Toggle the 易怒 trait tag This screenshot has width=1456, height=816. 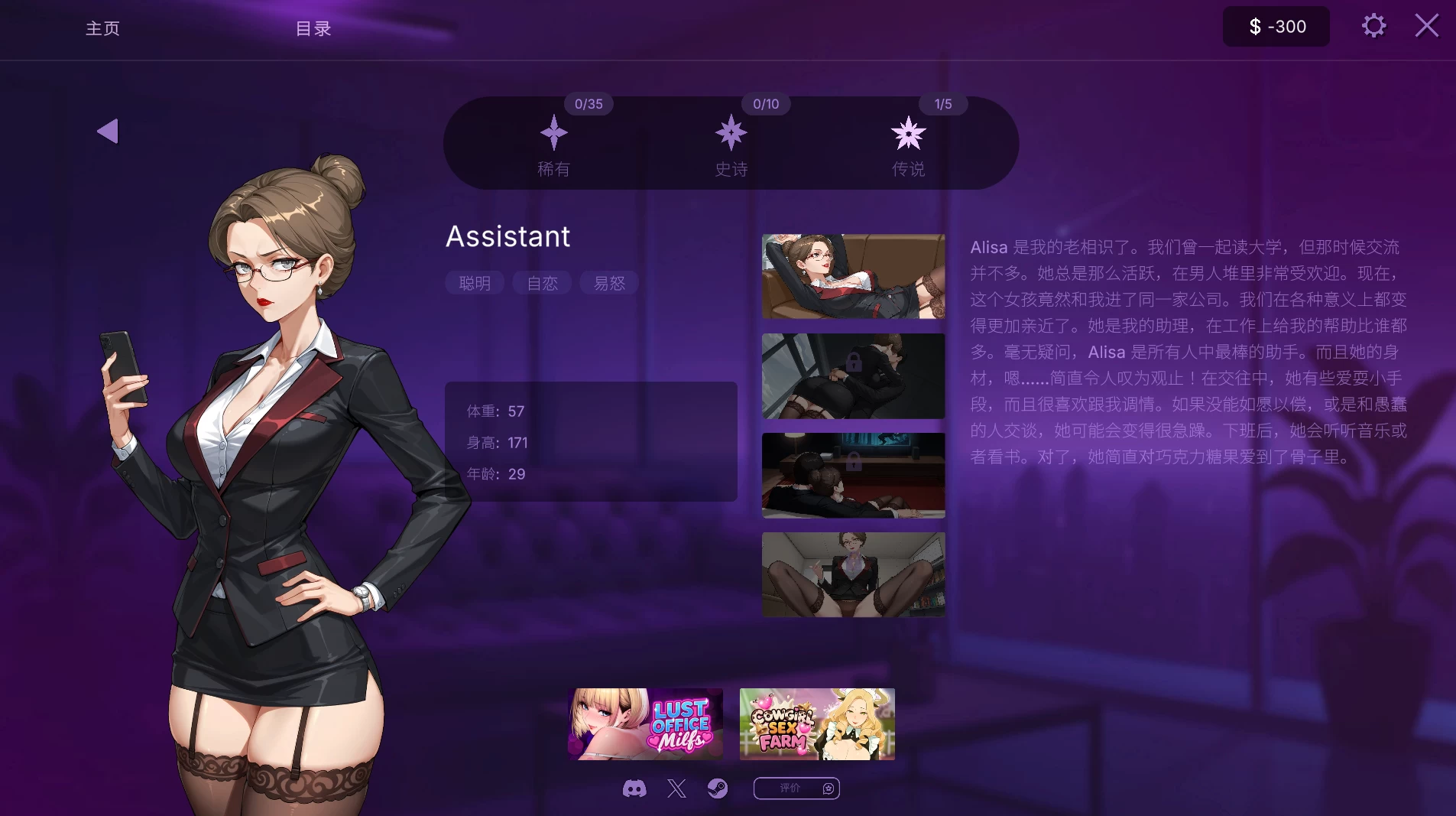608,283
